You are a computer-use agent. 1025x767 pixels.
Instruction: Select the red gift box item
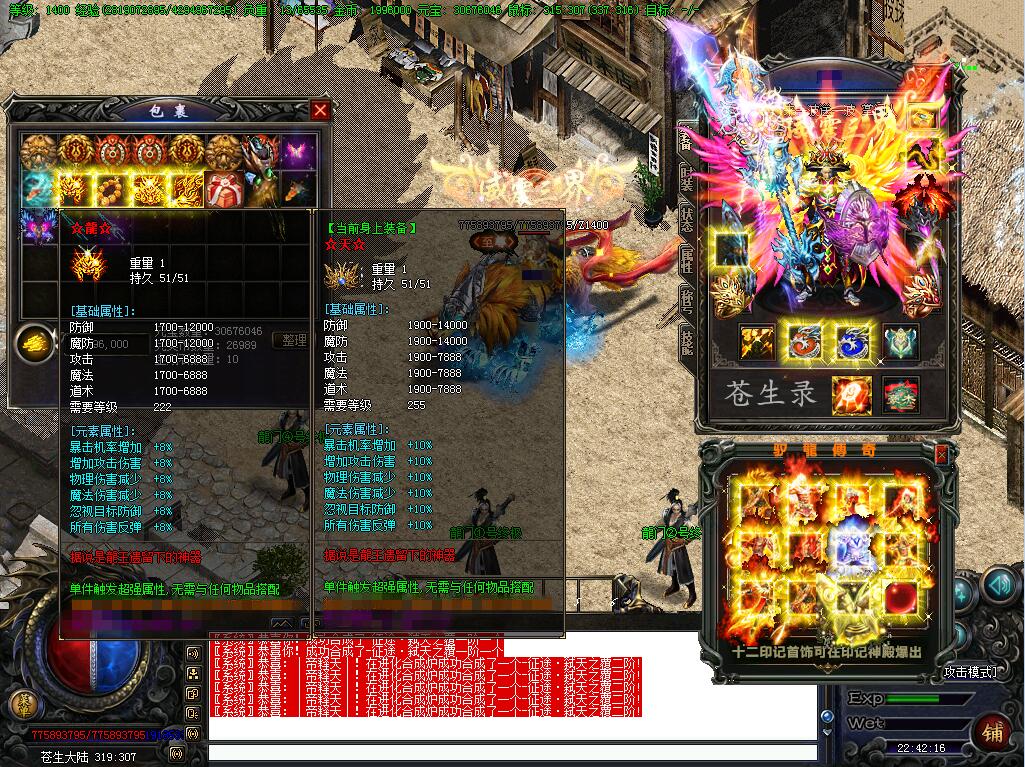[222, 188]
